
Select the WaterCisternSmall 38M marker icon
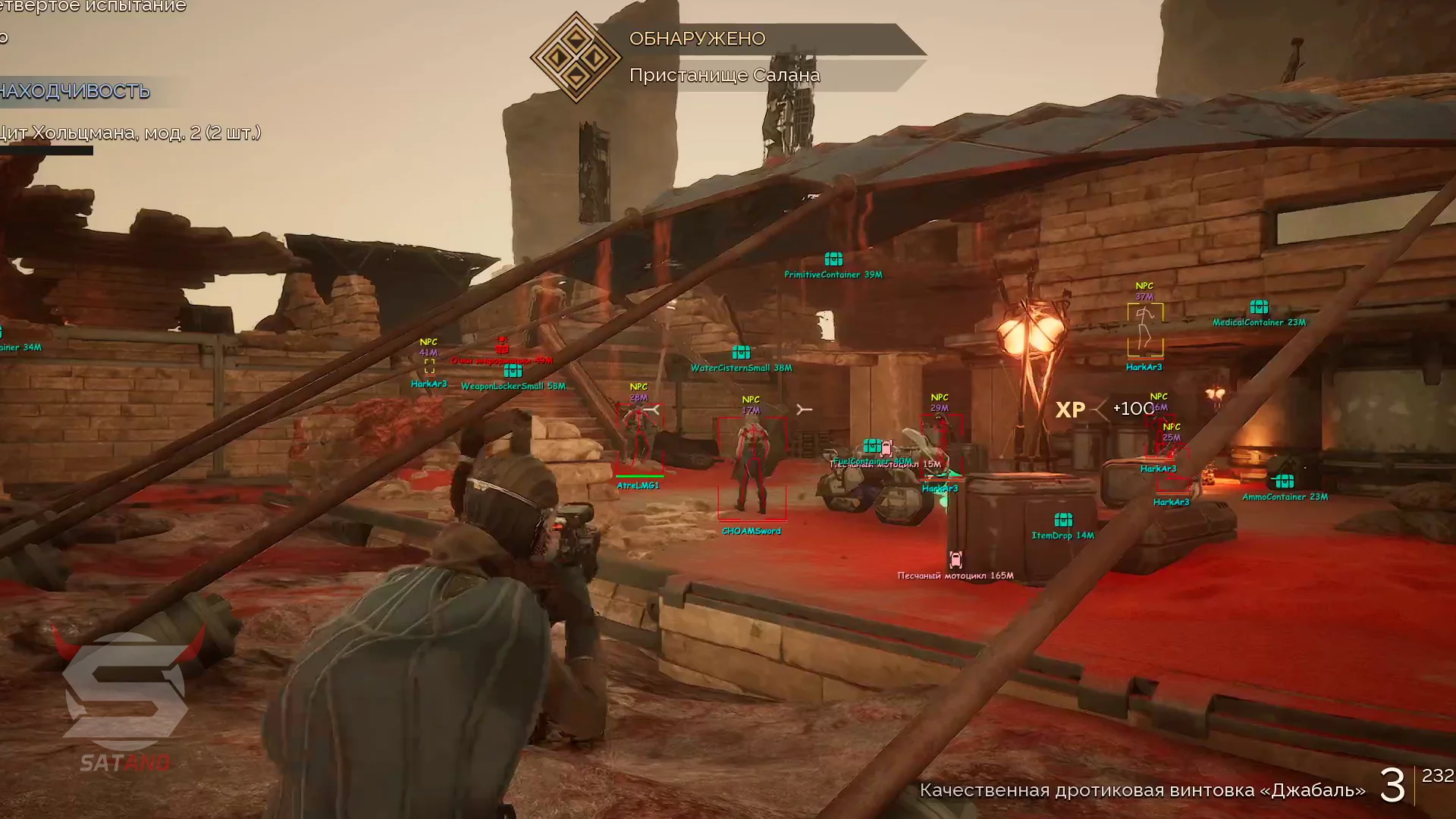pos(741,353)
